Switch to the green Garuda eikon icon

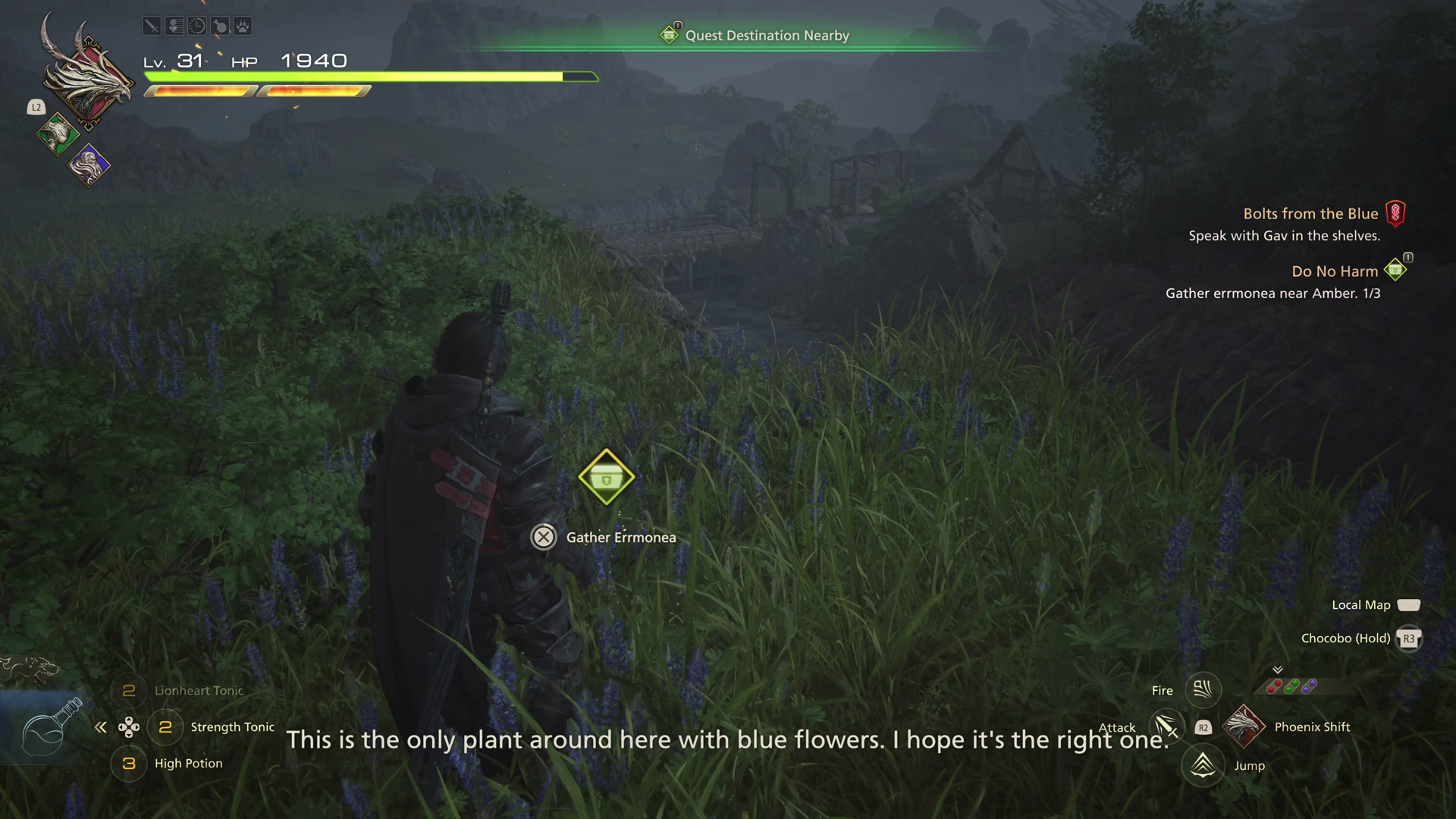click(56, 135)
